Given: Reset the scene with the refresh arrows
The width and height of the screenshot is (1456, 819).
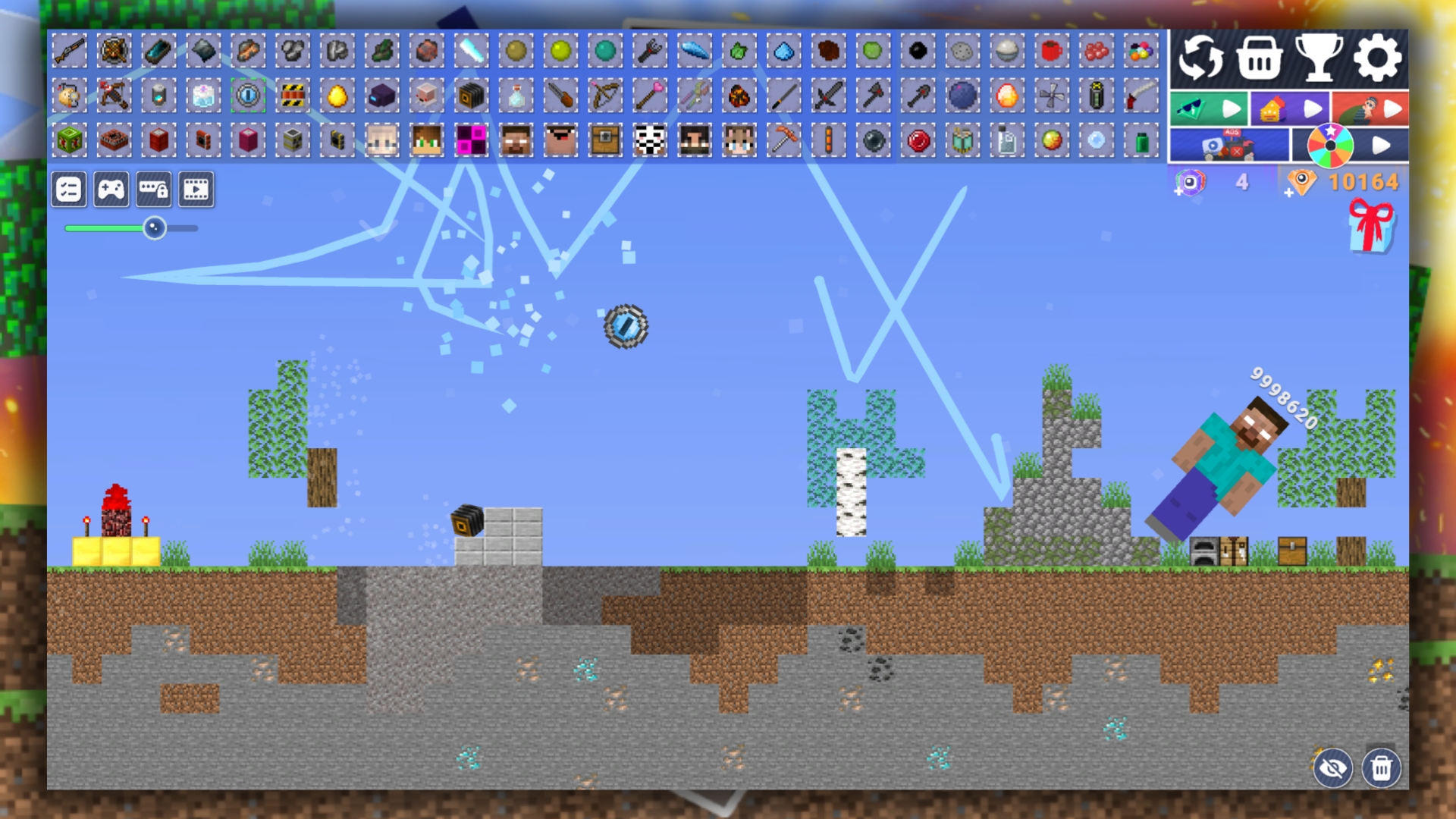Looking at the screenshot, I should pos(1200,57).
